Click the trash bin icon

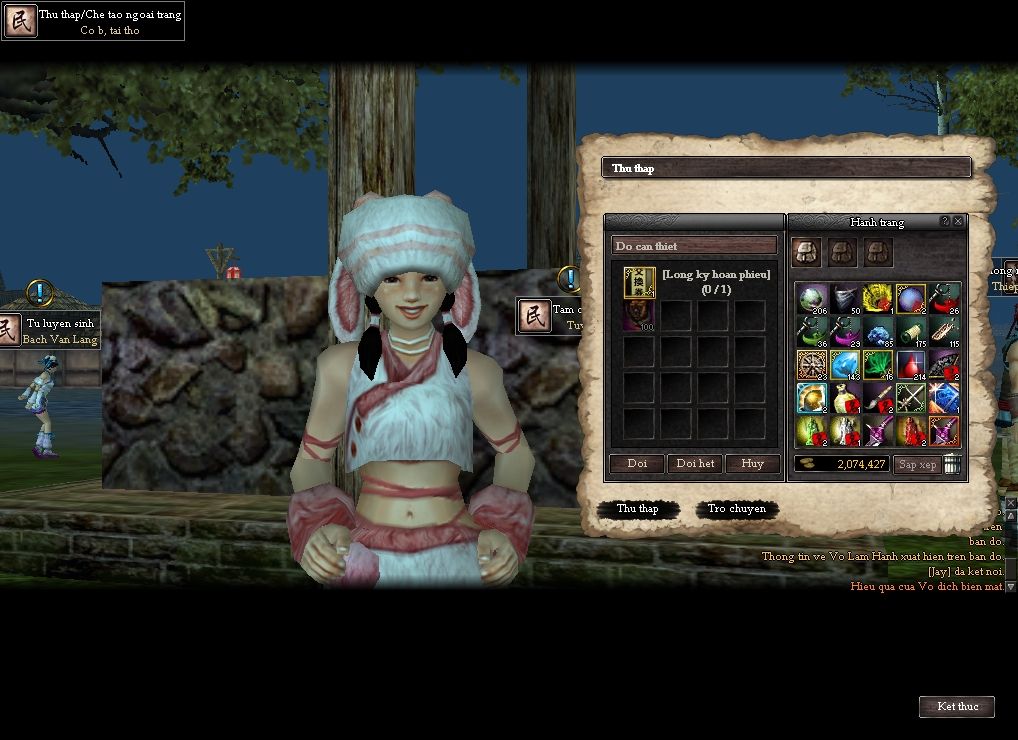pyautogui.click(x=953, y=464)
